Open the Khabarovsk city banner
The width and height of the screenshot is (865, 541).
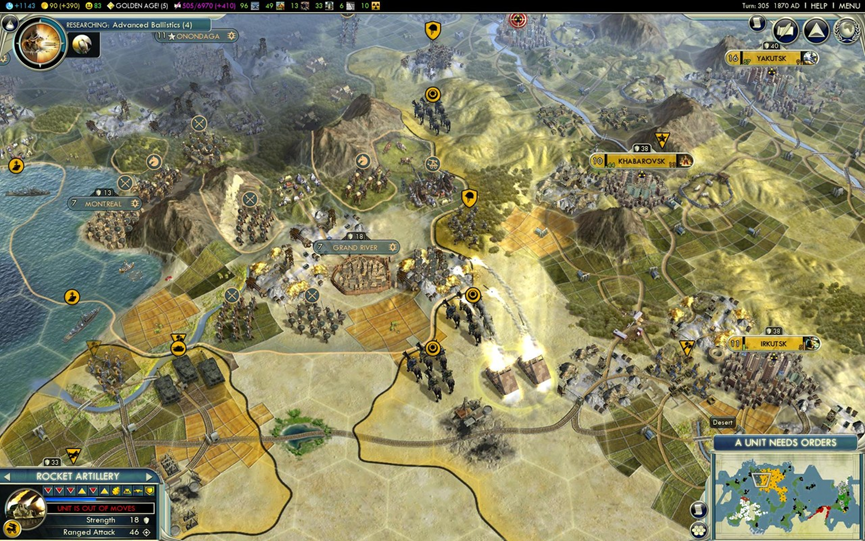click(x=641, y=160)
